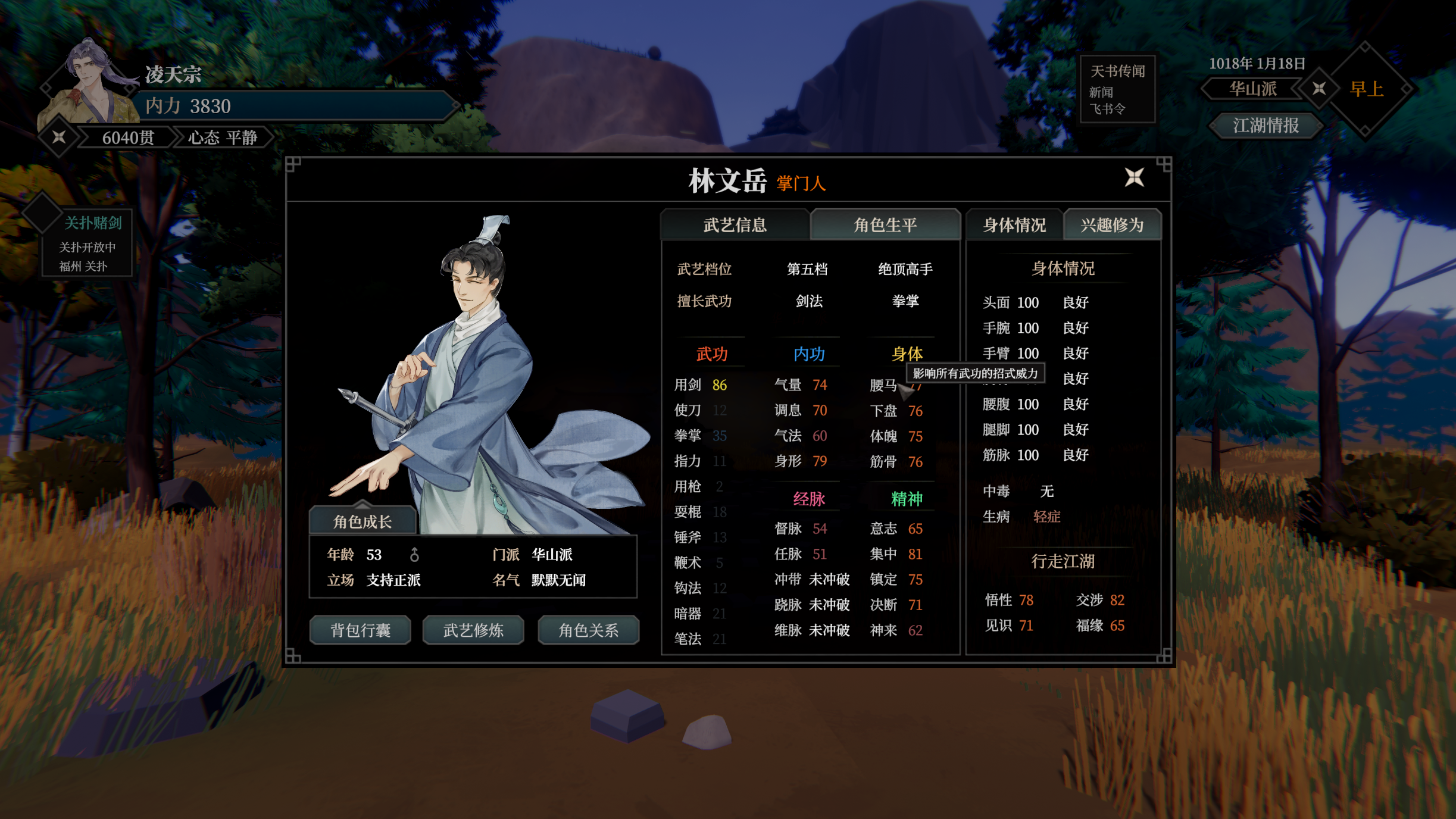Open the 角色成长 tab
1456x819 pixels.
[362, 521]
